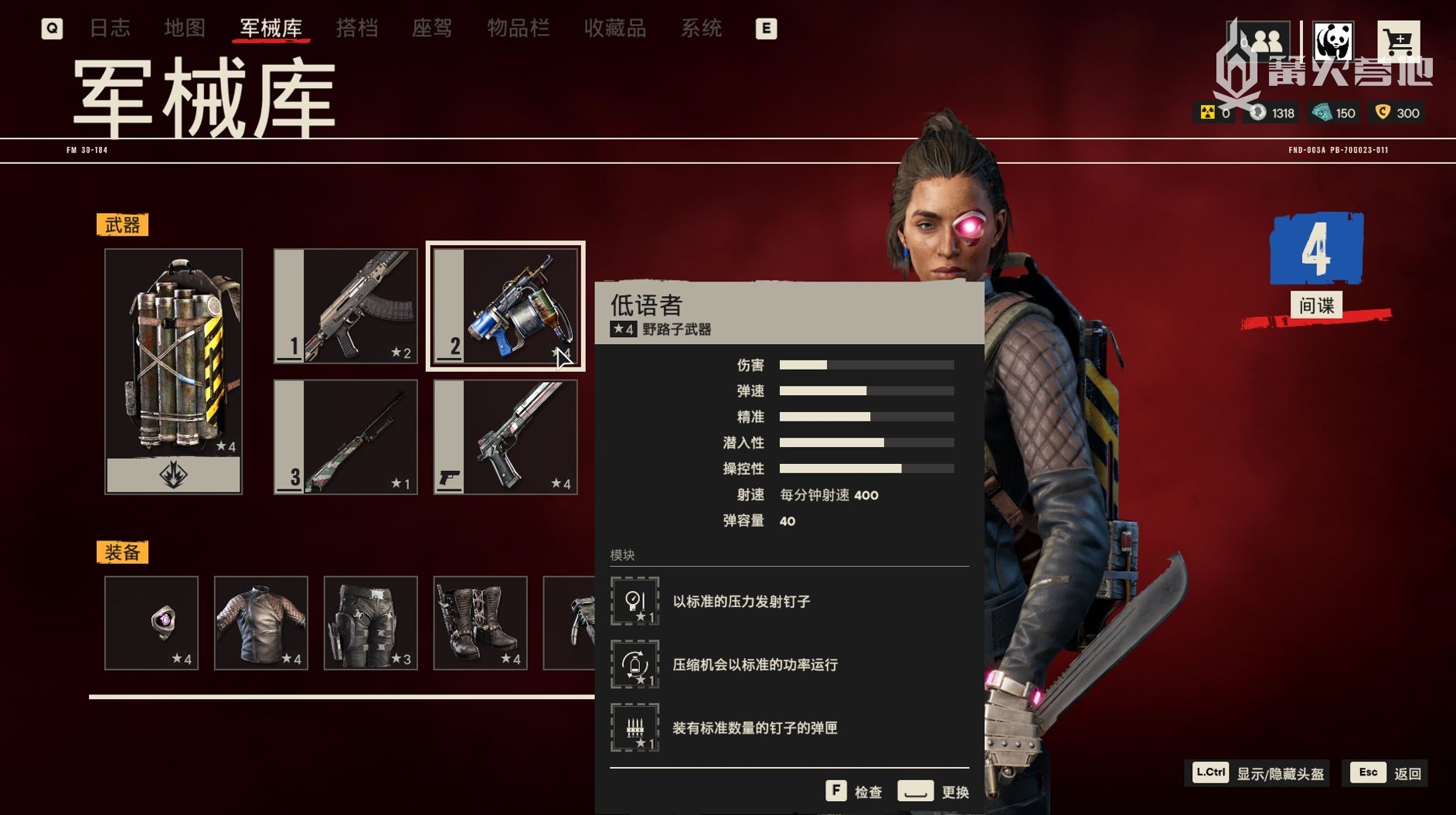Viewport: 1456px width, 815px height.
Task: Choose the AK rifle in slot 1
Action: click(345, 306)
